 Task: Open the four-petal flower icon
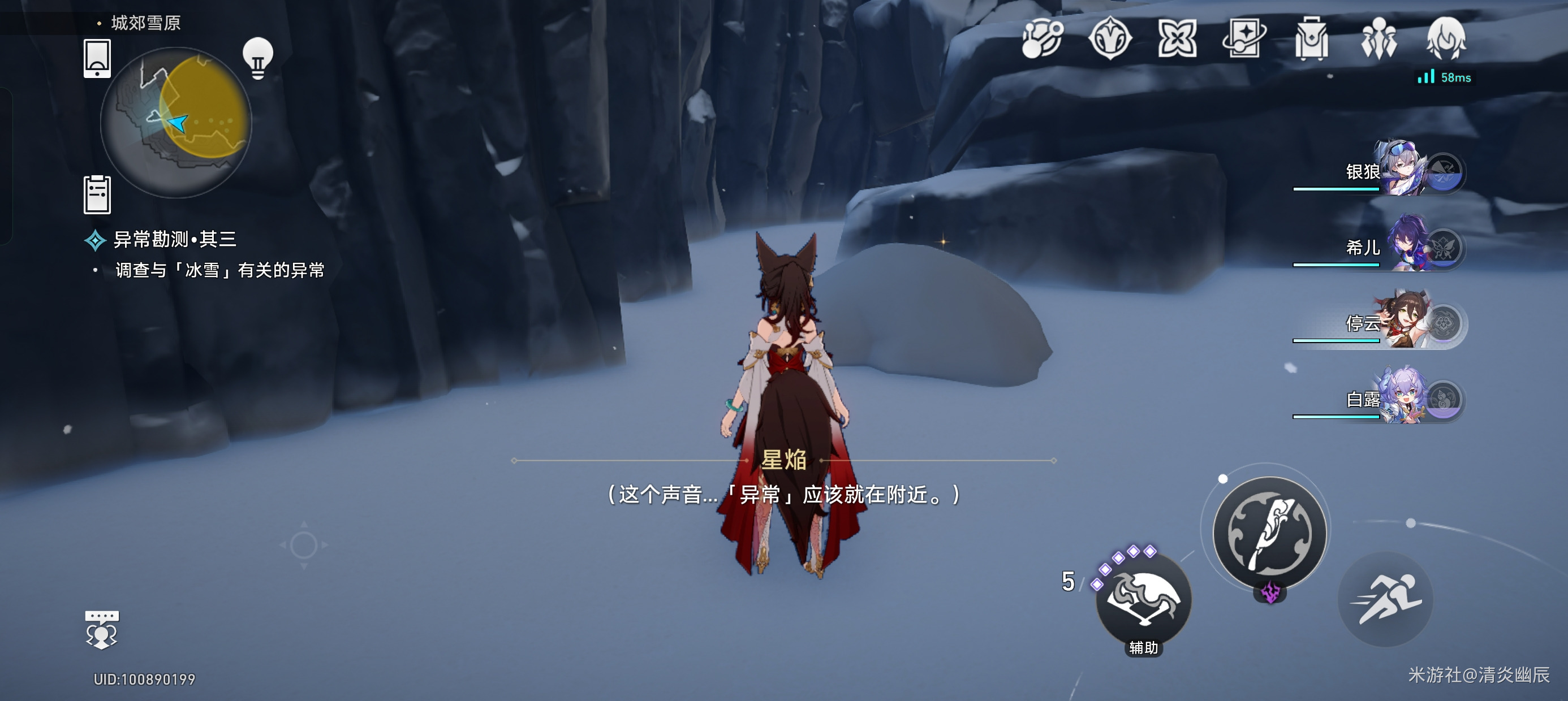1177,38
